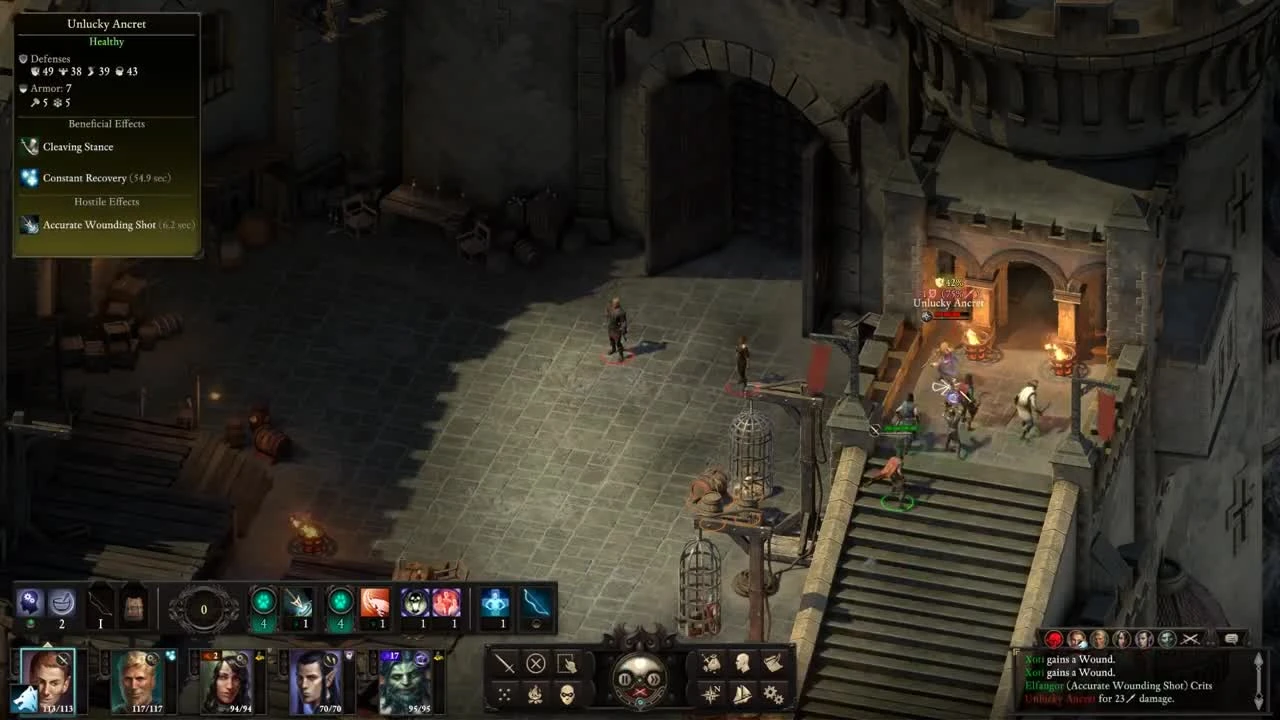Click the compass rose icon

(x=712, y=692)
